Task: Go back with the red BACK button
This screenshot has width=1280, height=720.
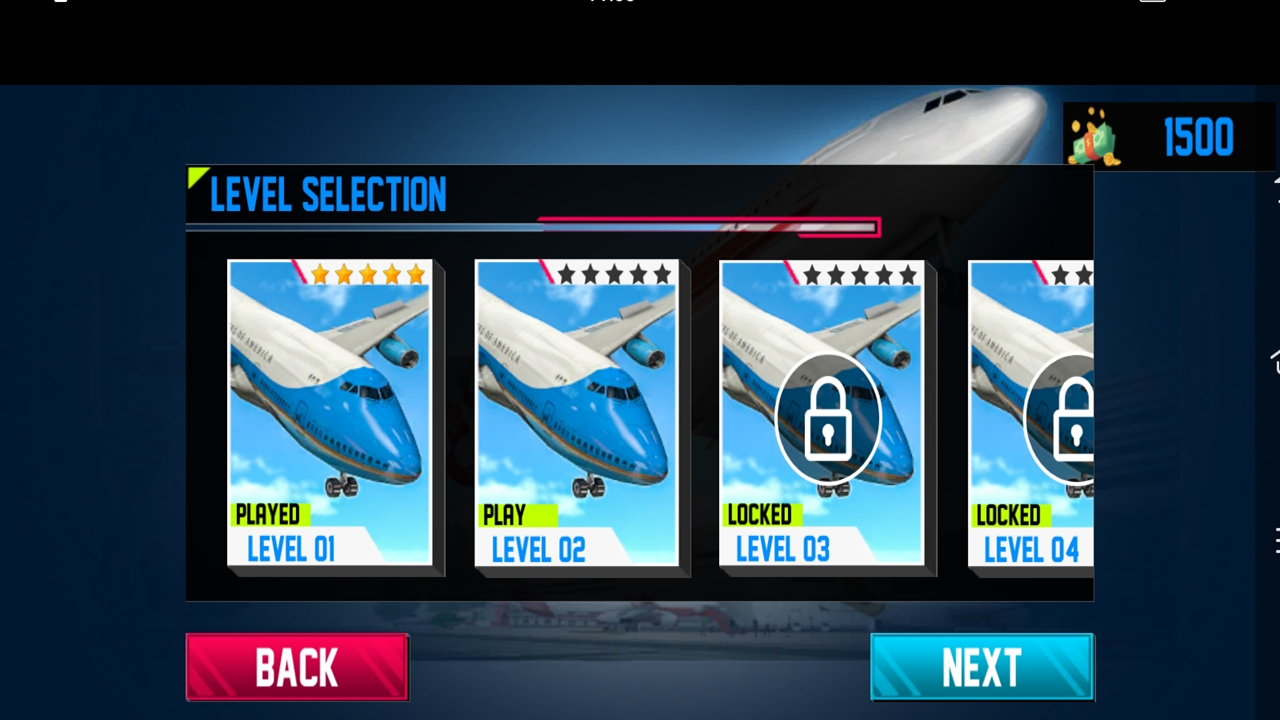Action: [297, 667]
